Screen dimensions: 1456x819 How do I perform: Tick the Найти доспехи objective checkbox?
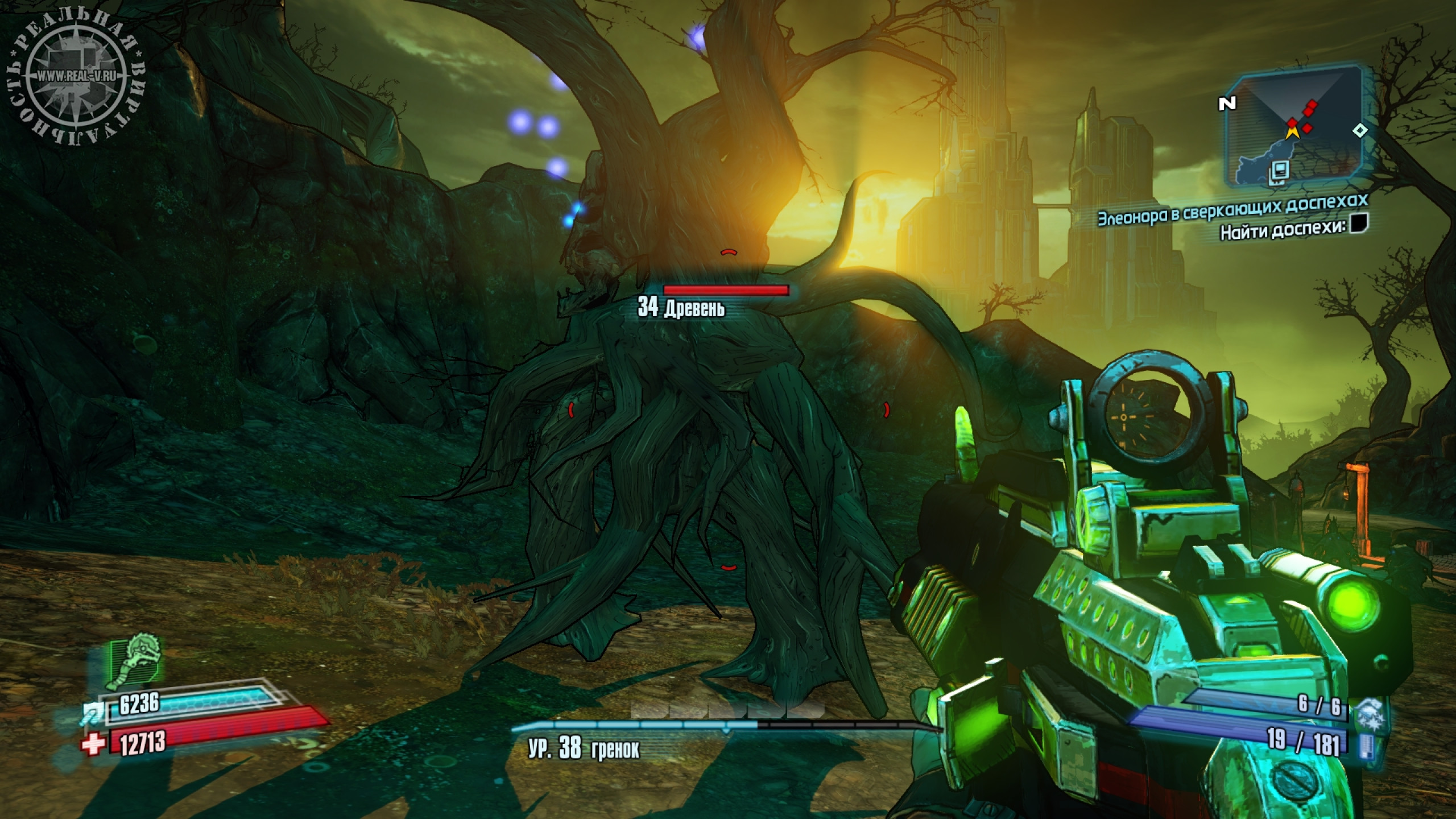coord(1359,223)
